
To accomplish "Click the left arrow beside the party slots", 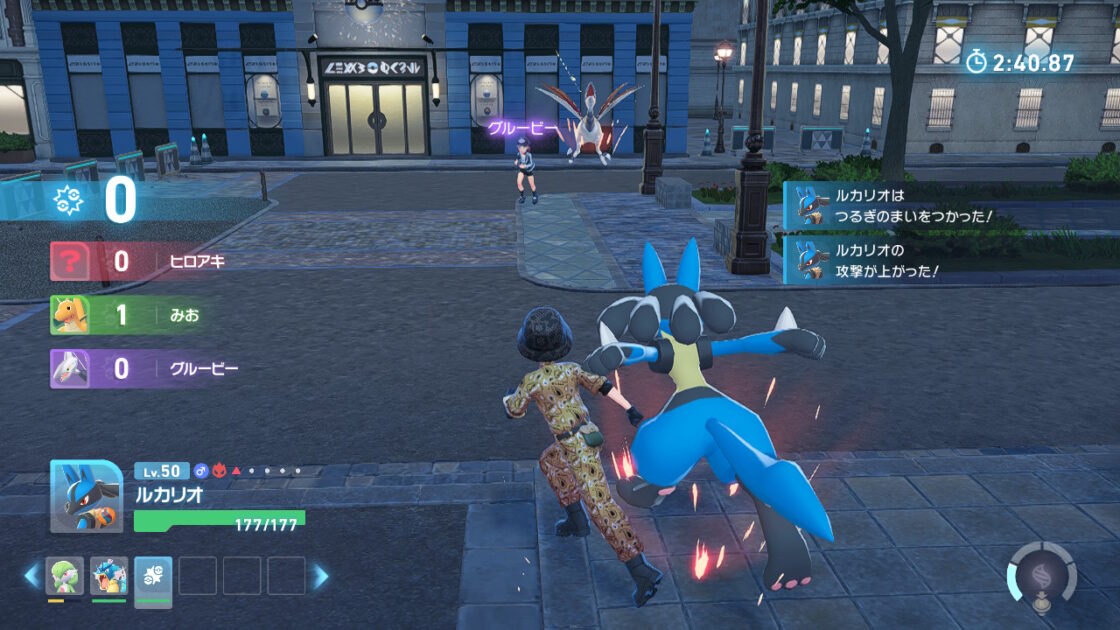I will (32, 576).
